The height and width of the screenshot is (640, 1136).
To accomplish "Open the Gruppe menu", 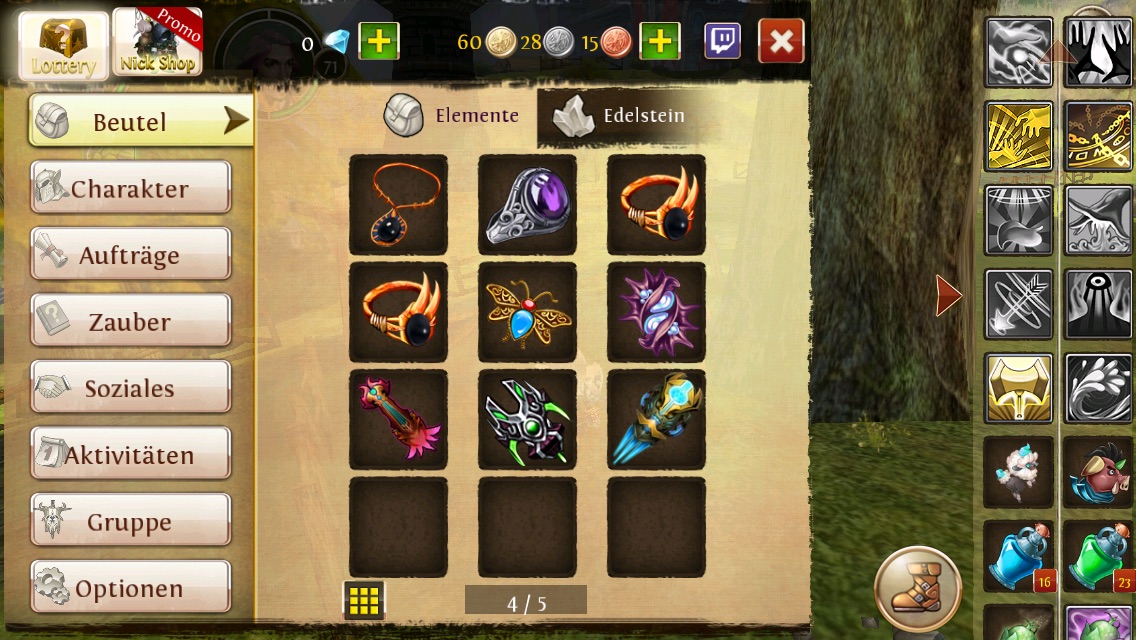I will (x=131, y=521).
